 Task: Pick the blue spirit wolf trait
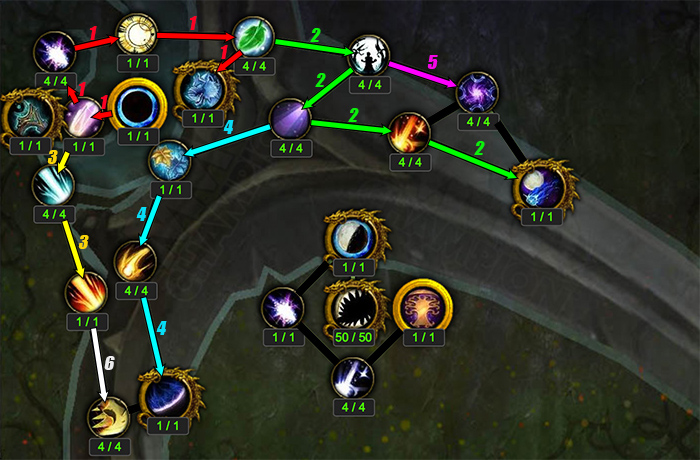pos(201,87)
